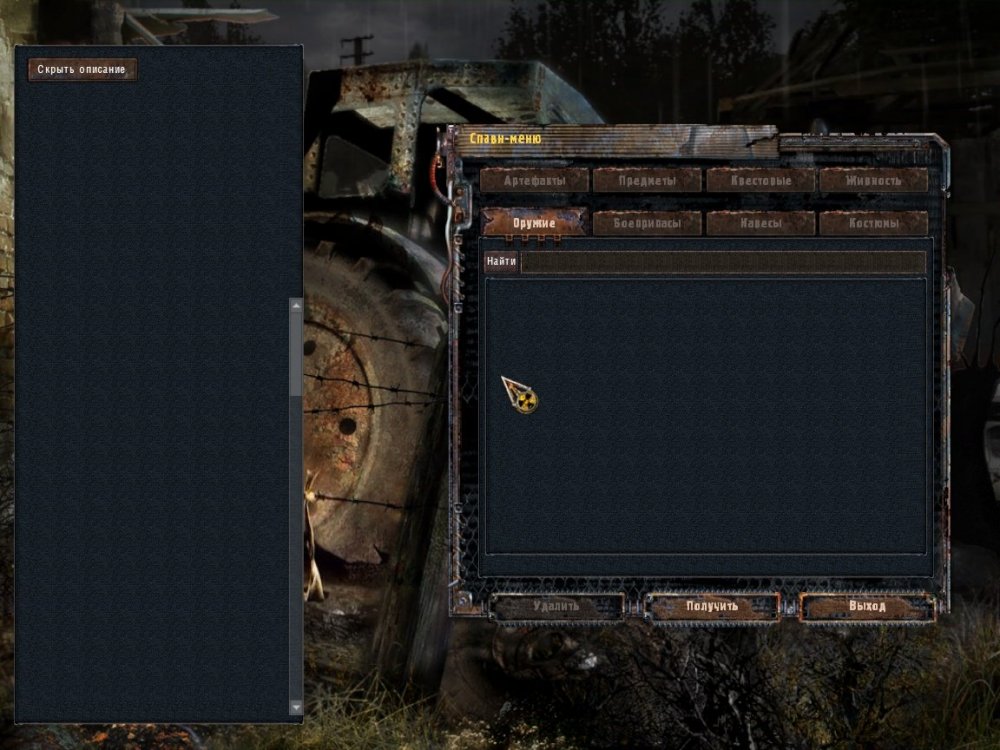This screenshot has width=1000, height=750.
Task: Choose the 'Оружие' tab
Action: click(535, 223)
